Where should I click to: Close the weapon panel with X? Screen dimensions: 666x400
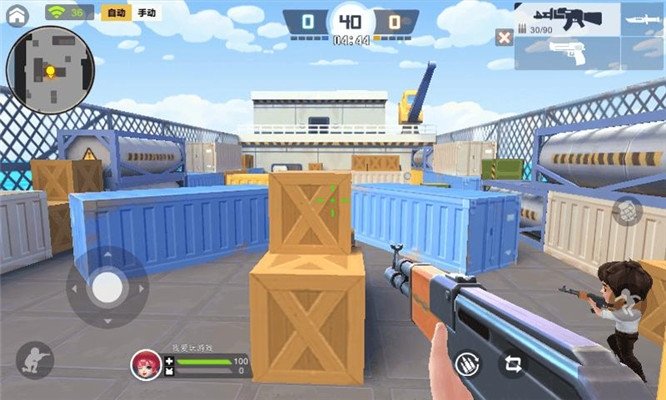tap(505, 38)
